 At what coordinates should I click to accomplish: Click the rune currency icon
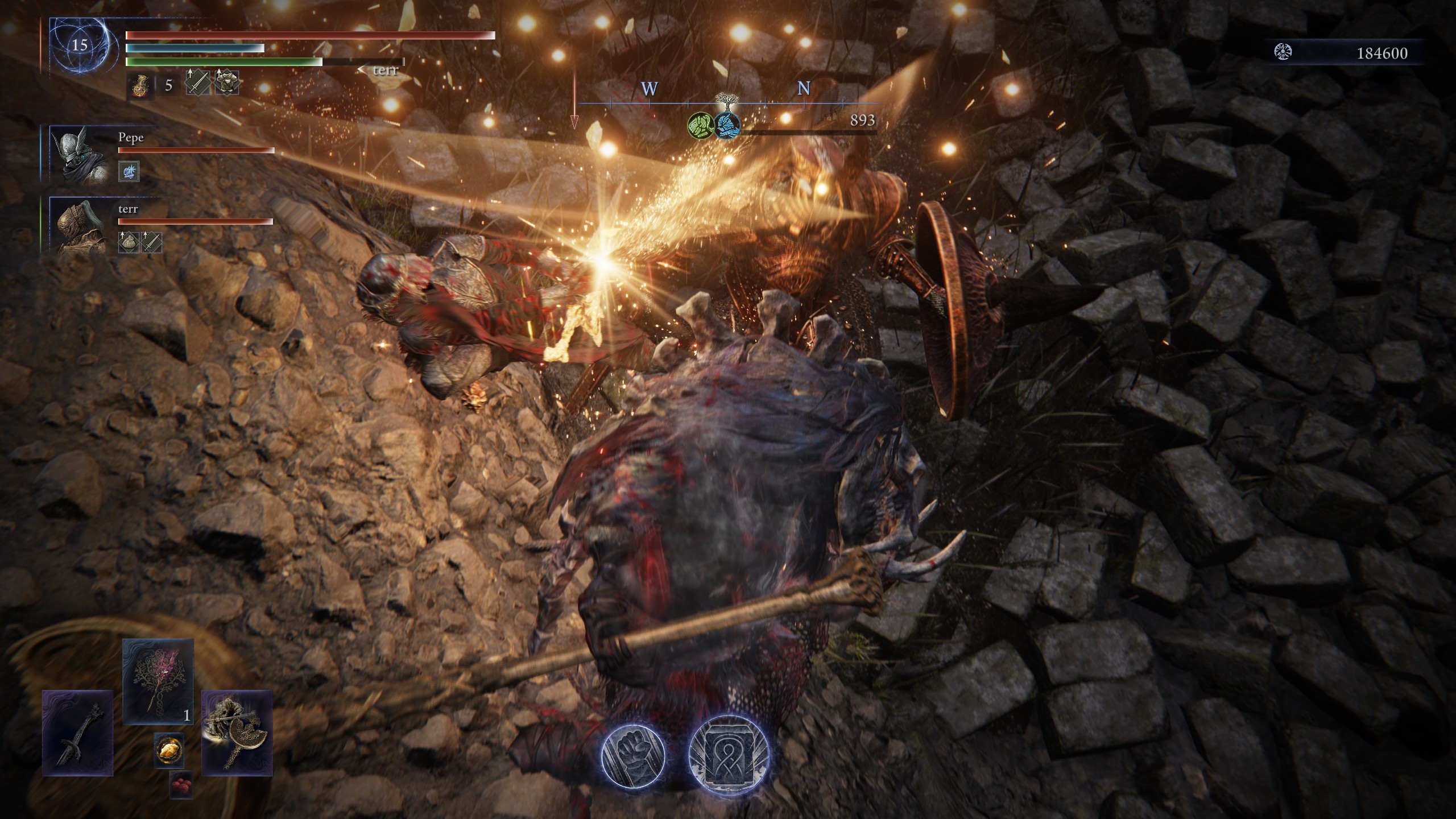(1283, 53)
